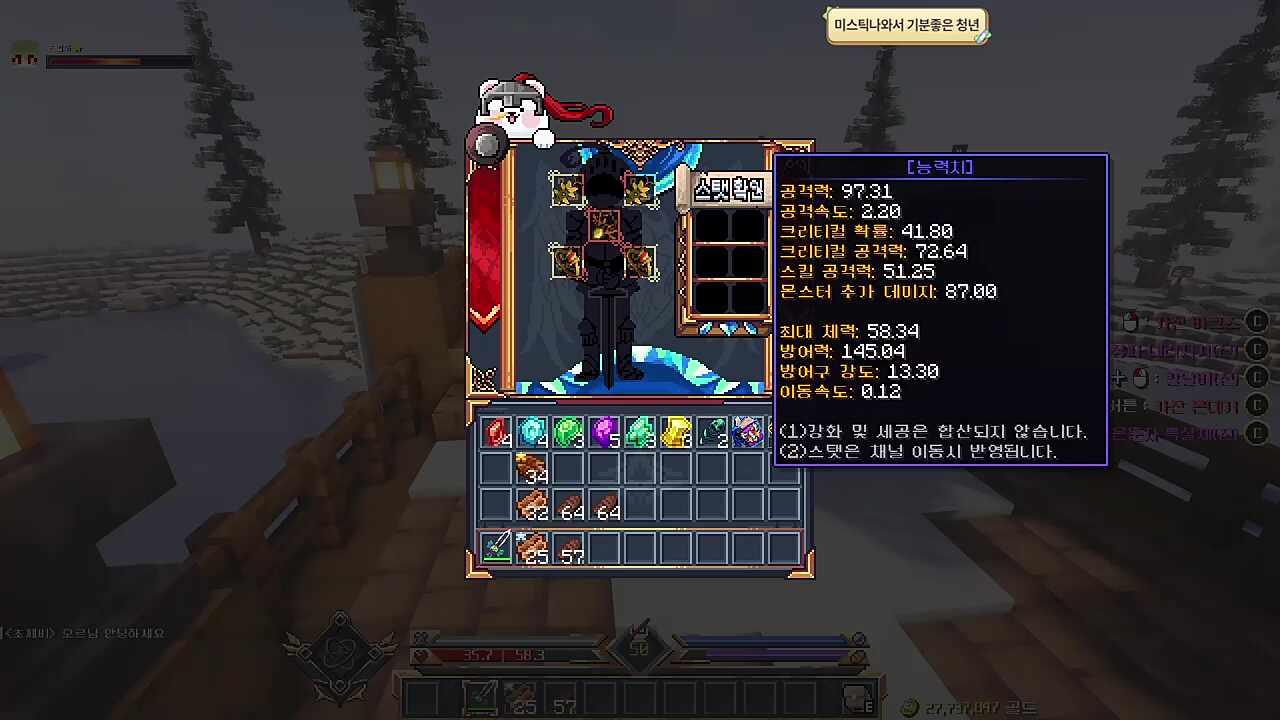
Task: Select the dark teal item with count 2
Action: tap(711, 432)
